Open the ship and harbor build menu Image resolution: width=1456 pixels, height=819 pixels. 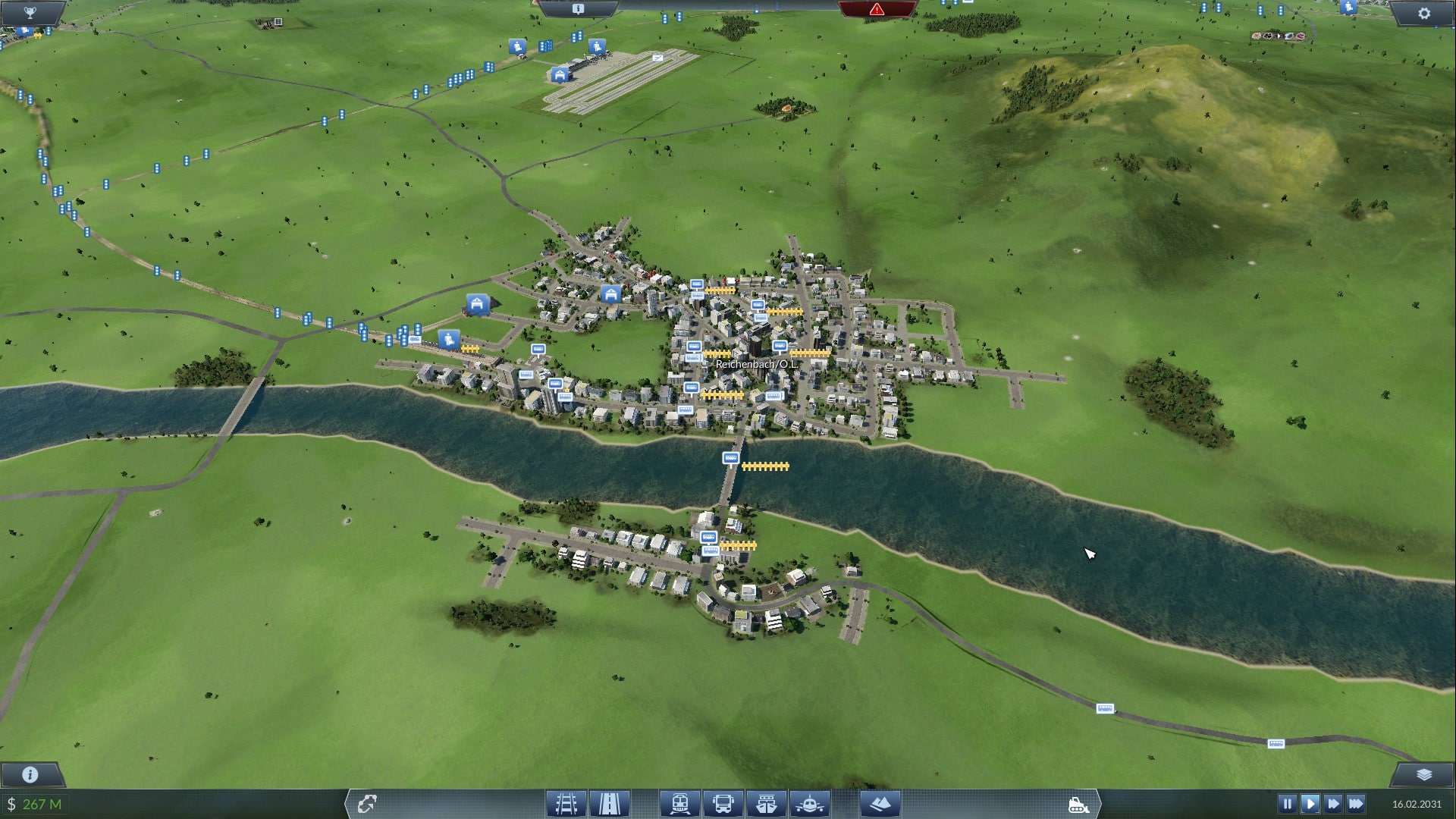click(x=766, y=804)
